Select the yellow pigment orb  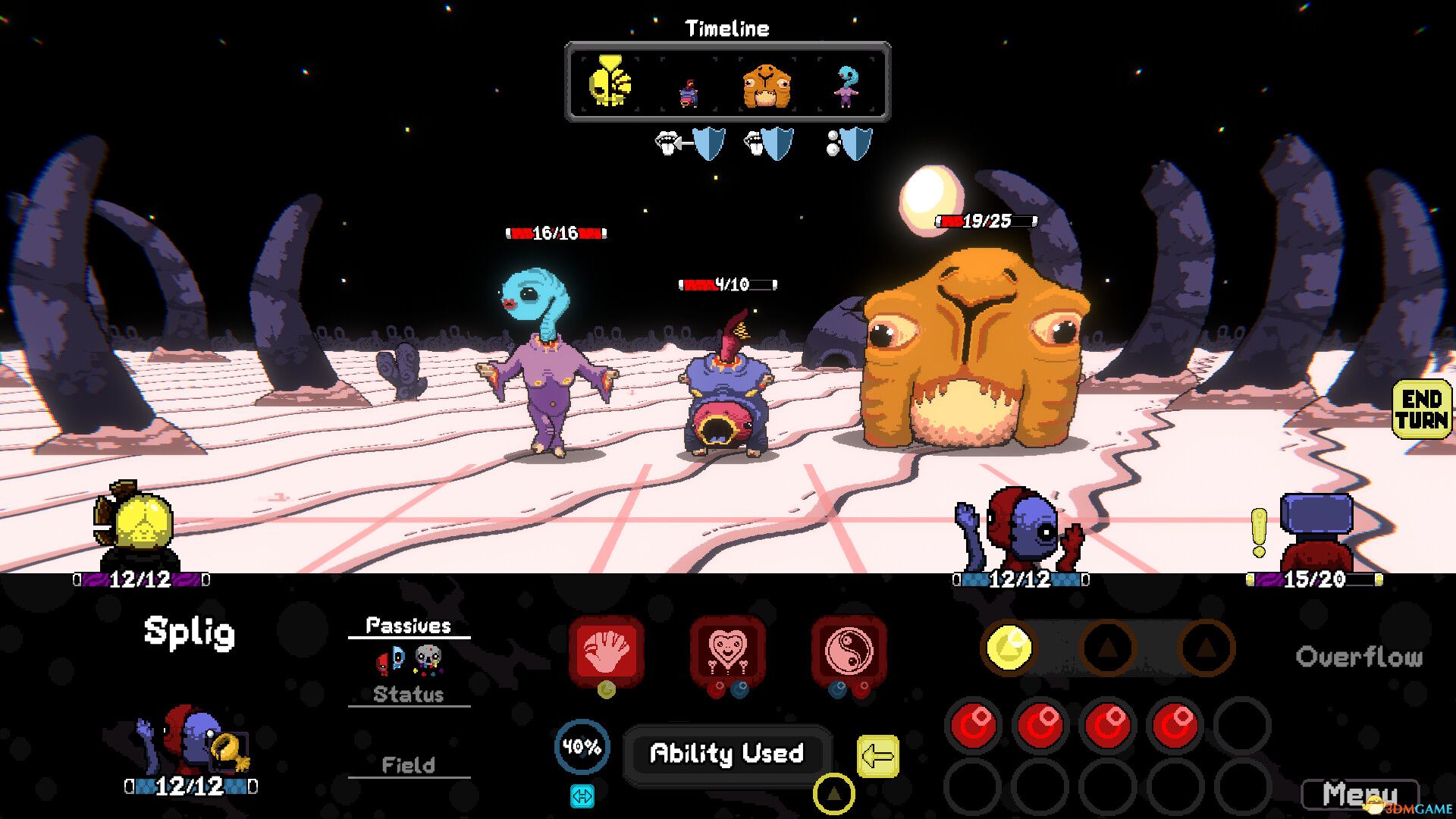(1009, 648)
